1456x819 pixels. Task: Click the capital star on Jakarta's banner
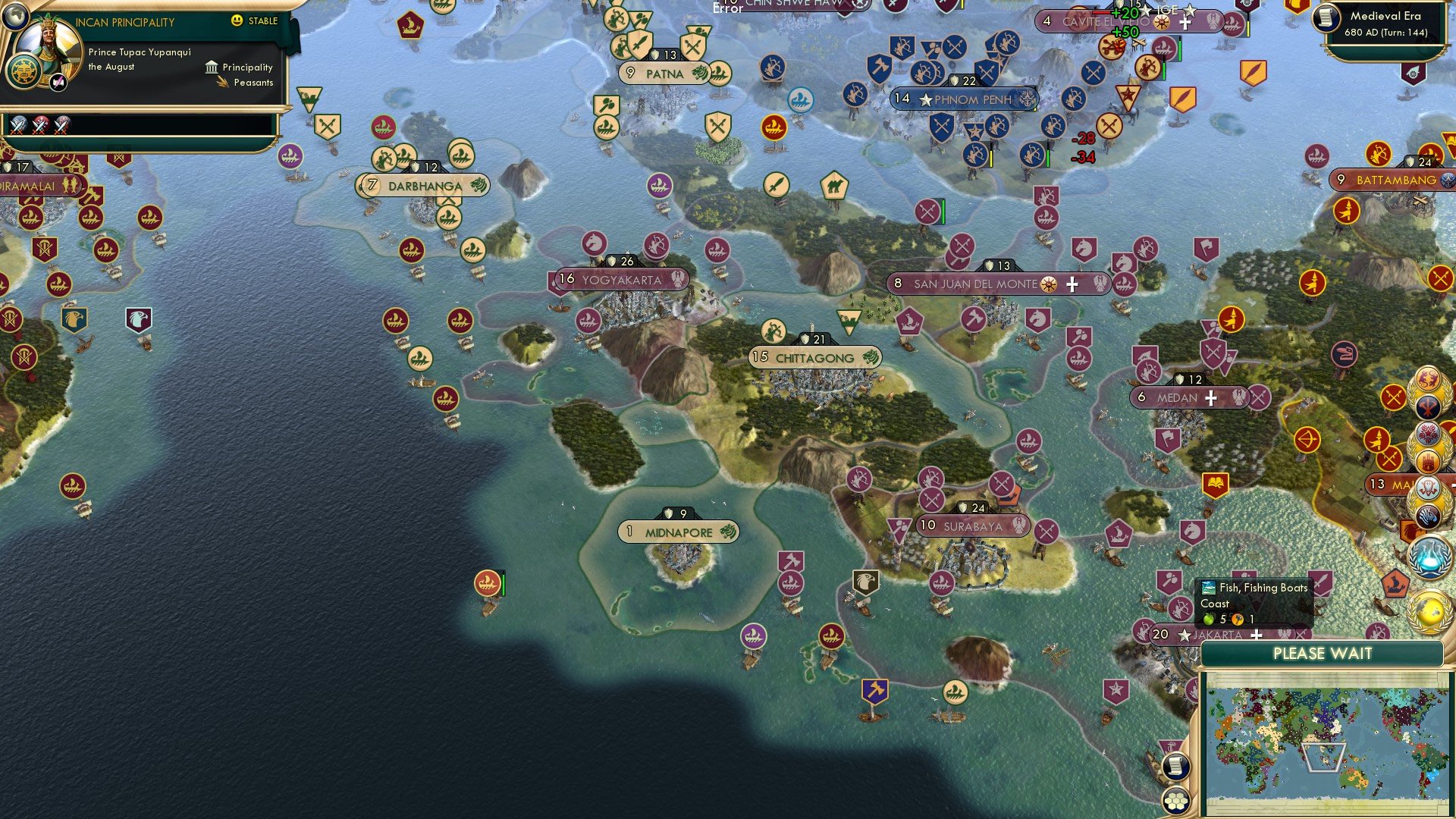(1185, 633)
